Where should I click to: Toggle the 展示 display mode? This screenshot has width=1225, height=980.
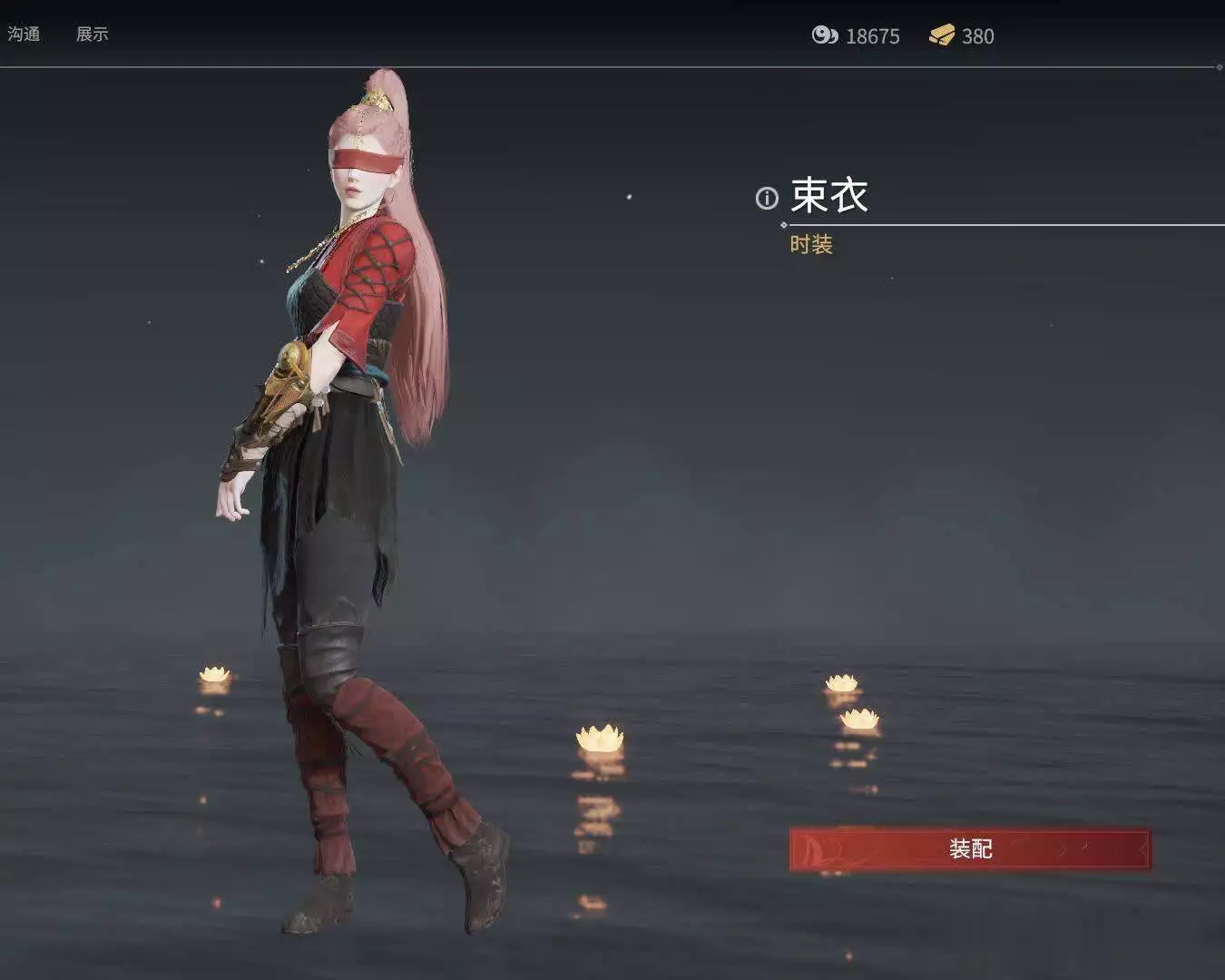[93, 34]
